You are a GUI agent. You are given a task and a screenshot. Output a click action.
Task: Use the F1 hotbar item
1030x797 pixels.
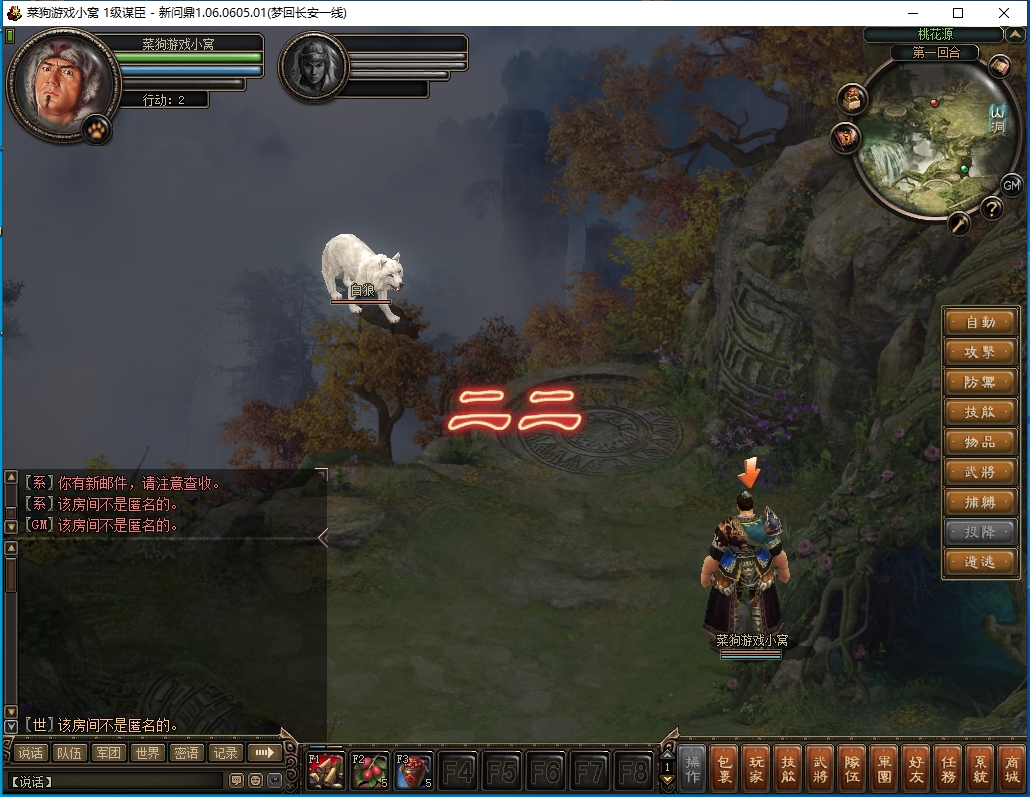coord(326,770)
